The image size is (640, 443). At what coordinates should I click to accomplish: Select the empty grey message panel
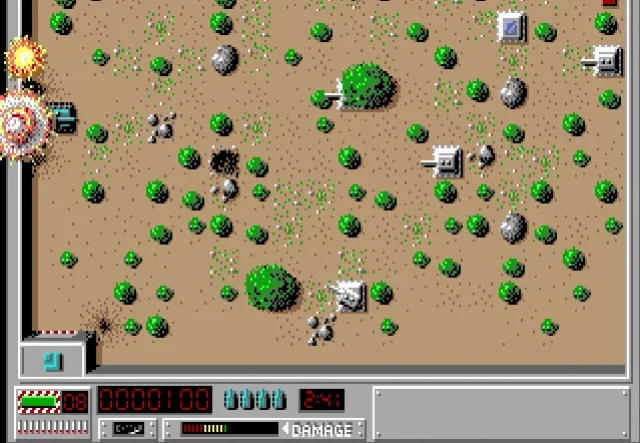click(503, 413)
